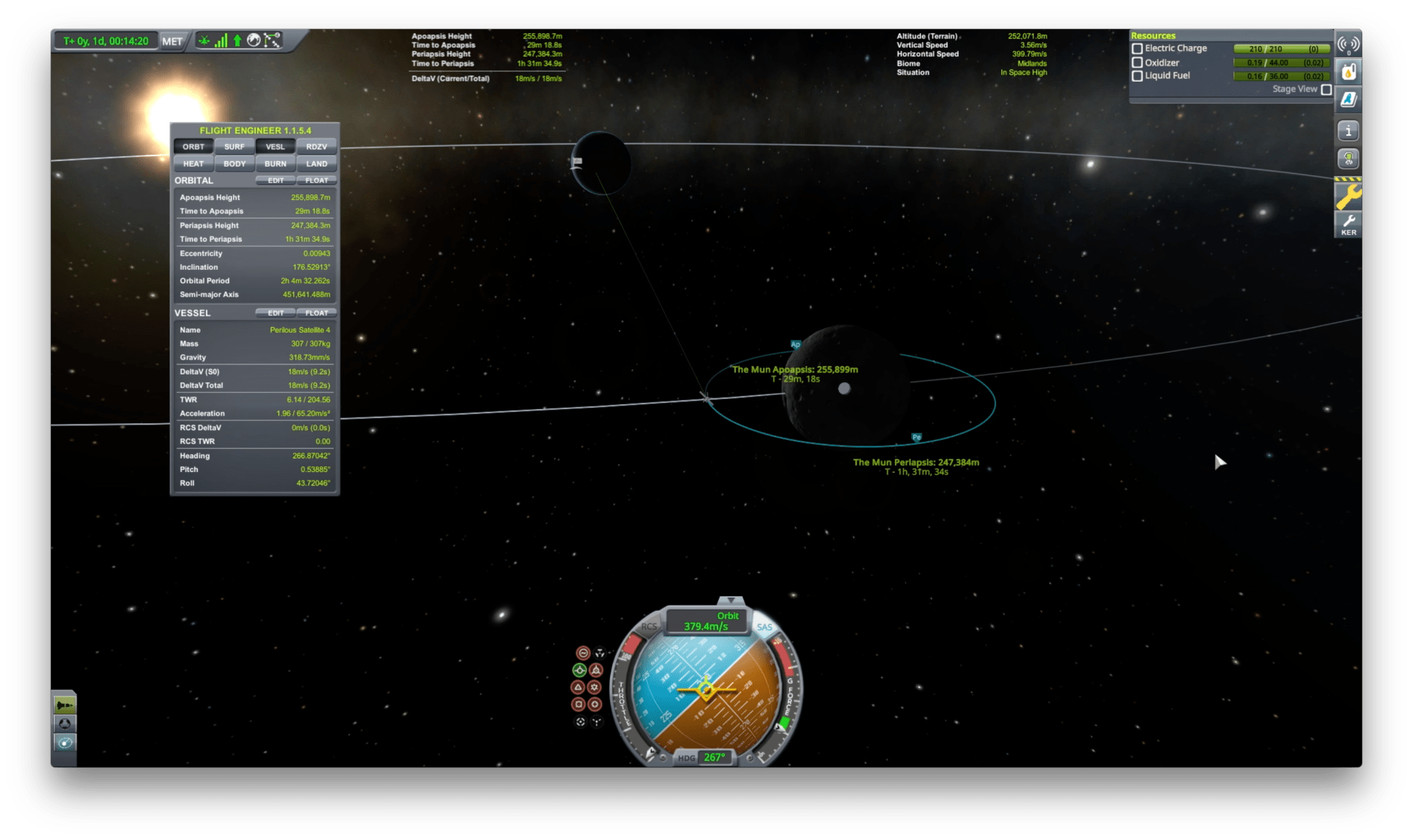Toggle the MET time display button
Image resolution: width=1413 pixels, height=840 pixels.
(x=172, y=41)
